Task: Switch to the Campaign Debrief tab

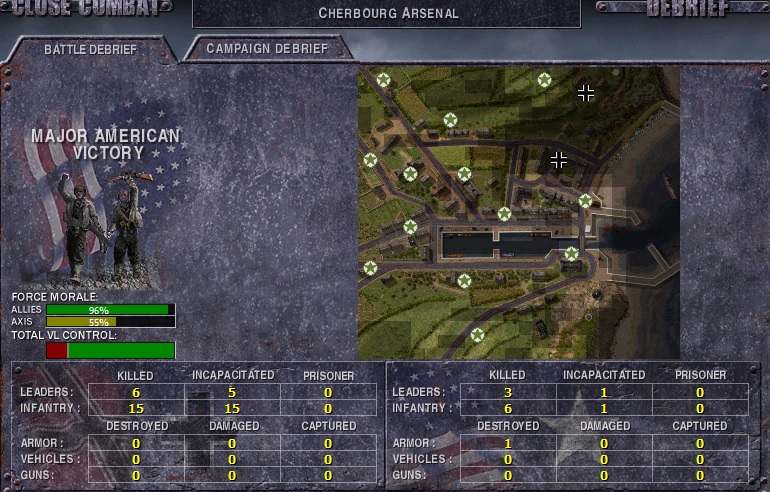Action: (x=265, y=48)
